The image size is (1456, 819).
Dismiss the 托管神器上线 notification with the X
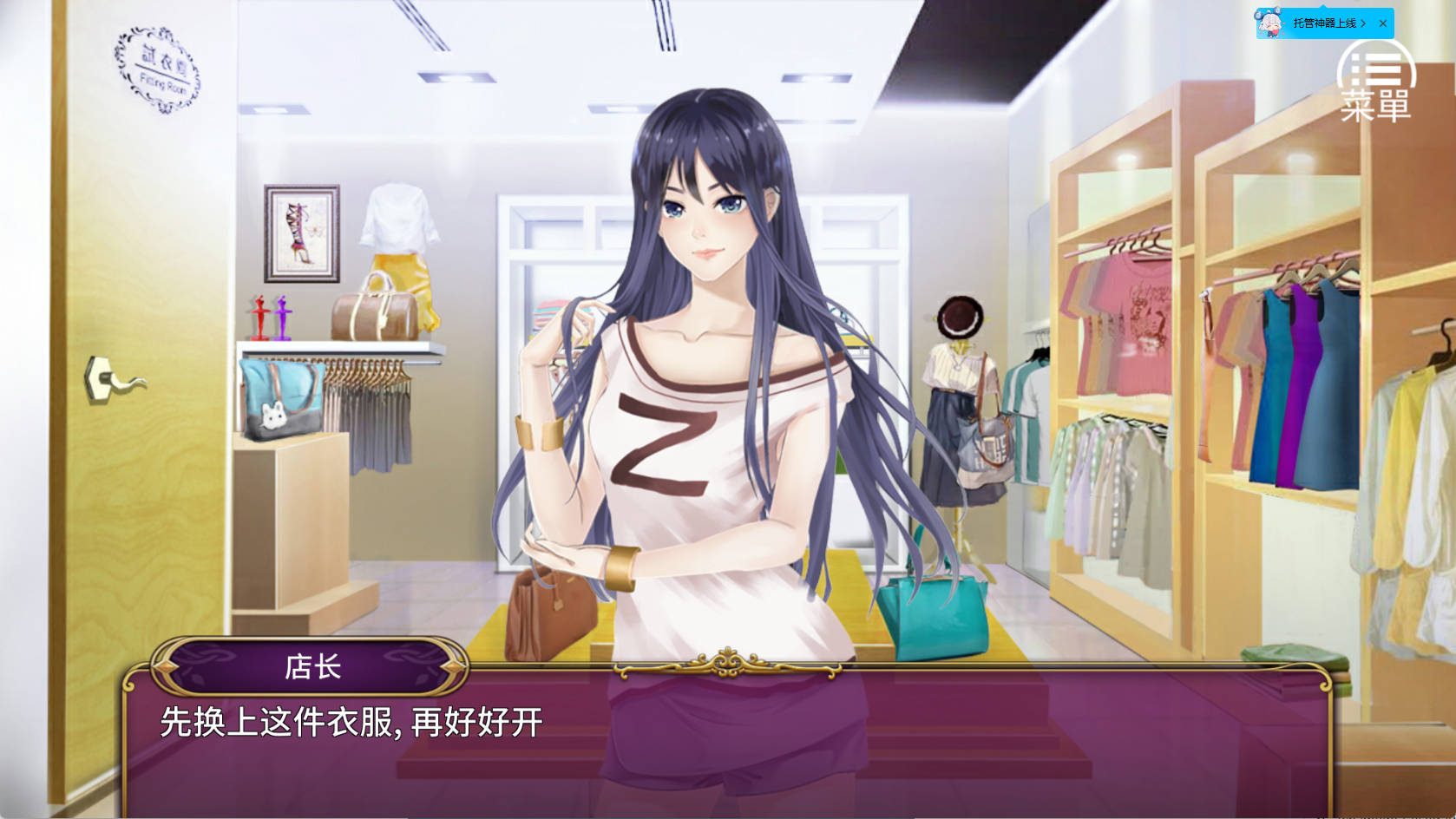(x=1382, y=23)
